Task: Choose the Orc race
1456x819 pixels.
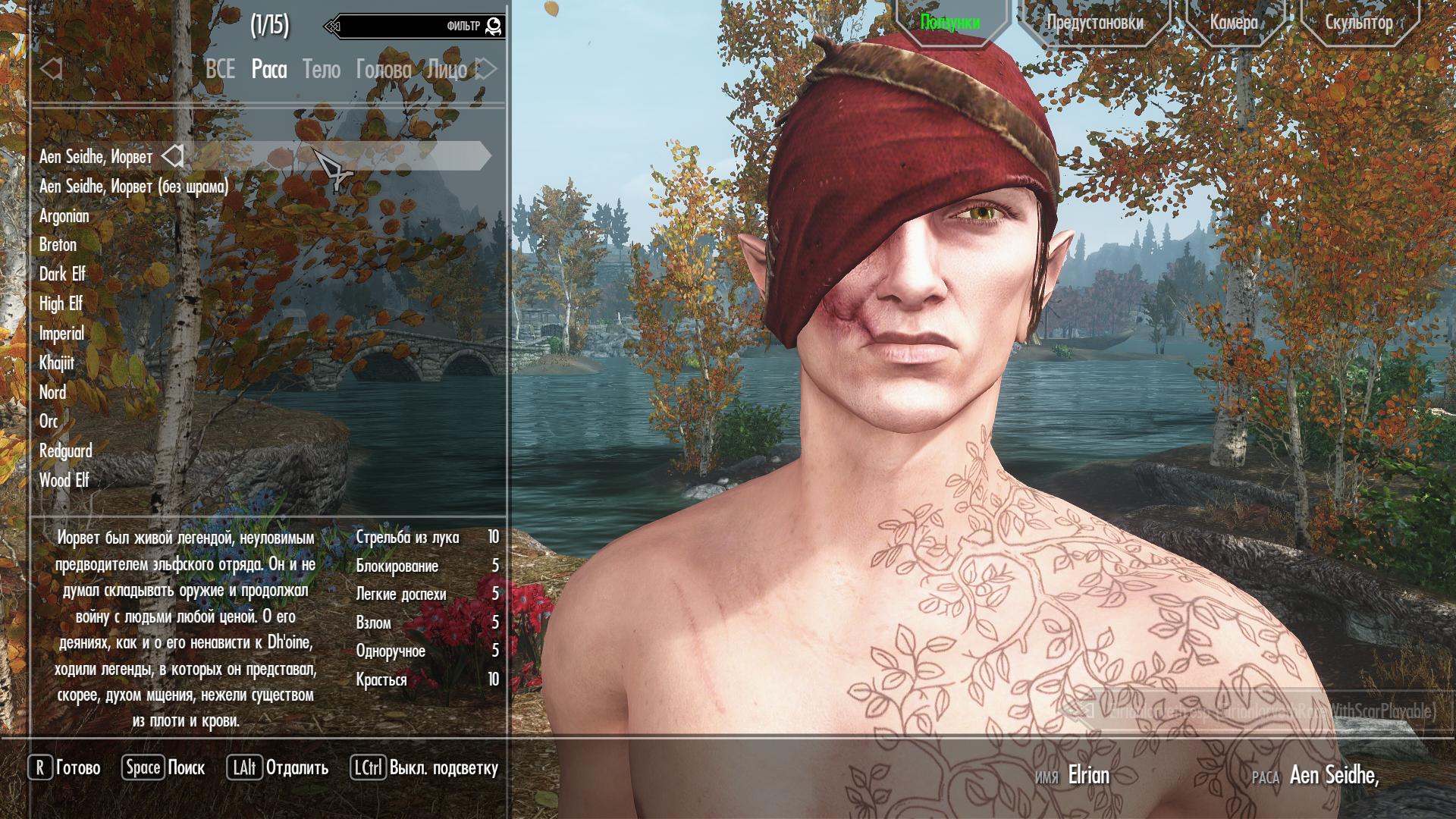Action: coord(49,421)
